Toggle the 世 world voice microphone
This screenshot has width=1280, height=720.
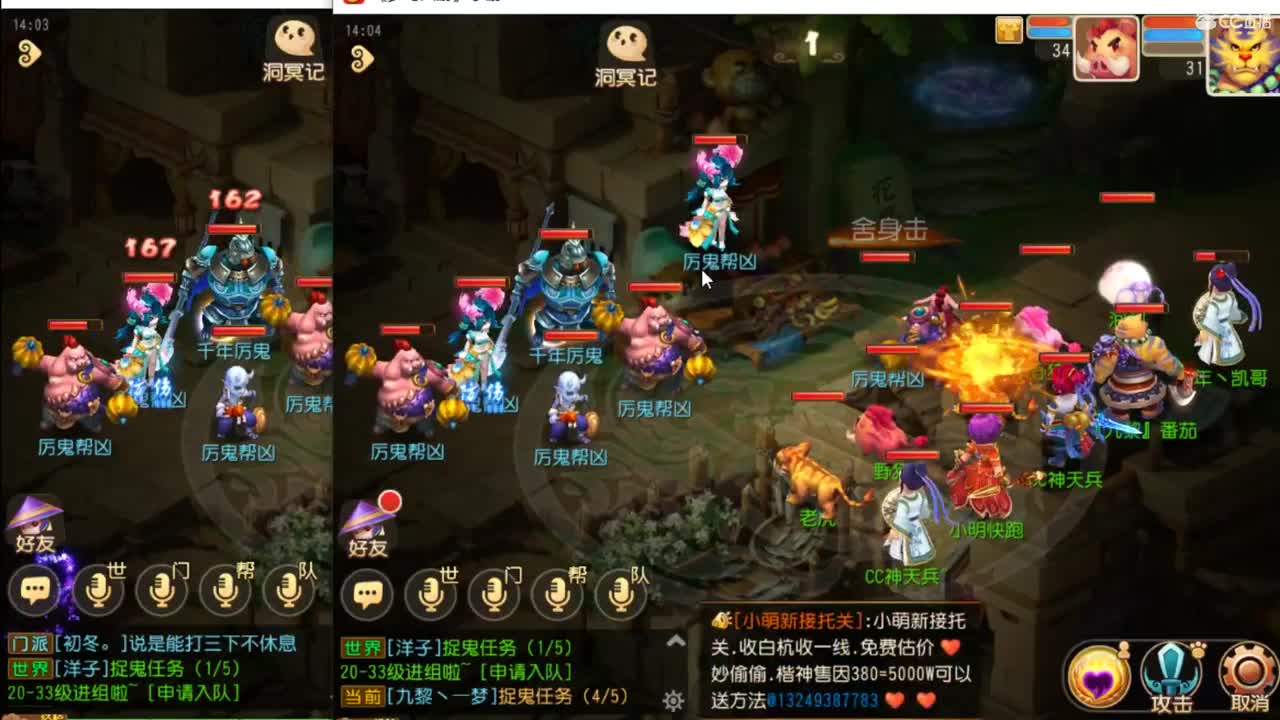coord(431,593)
